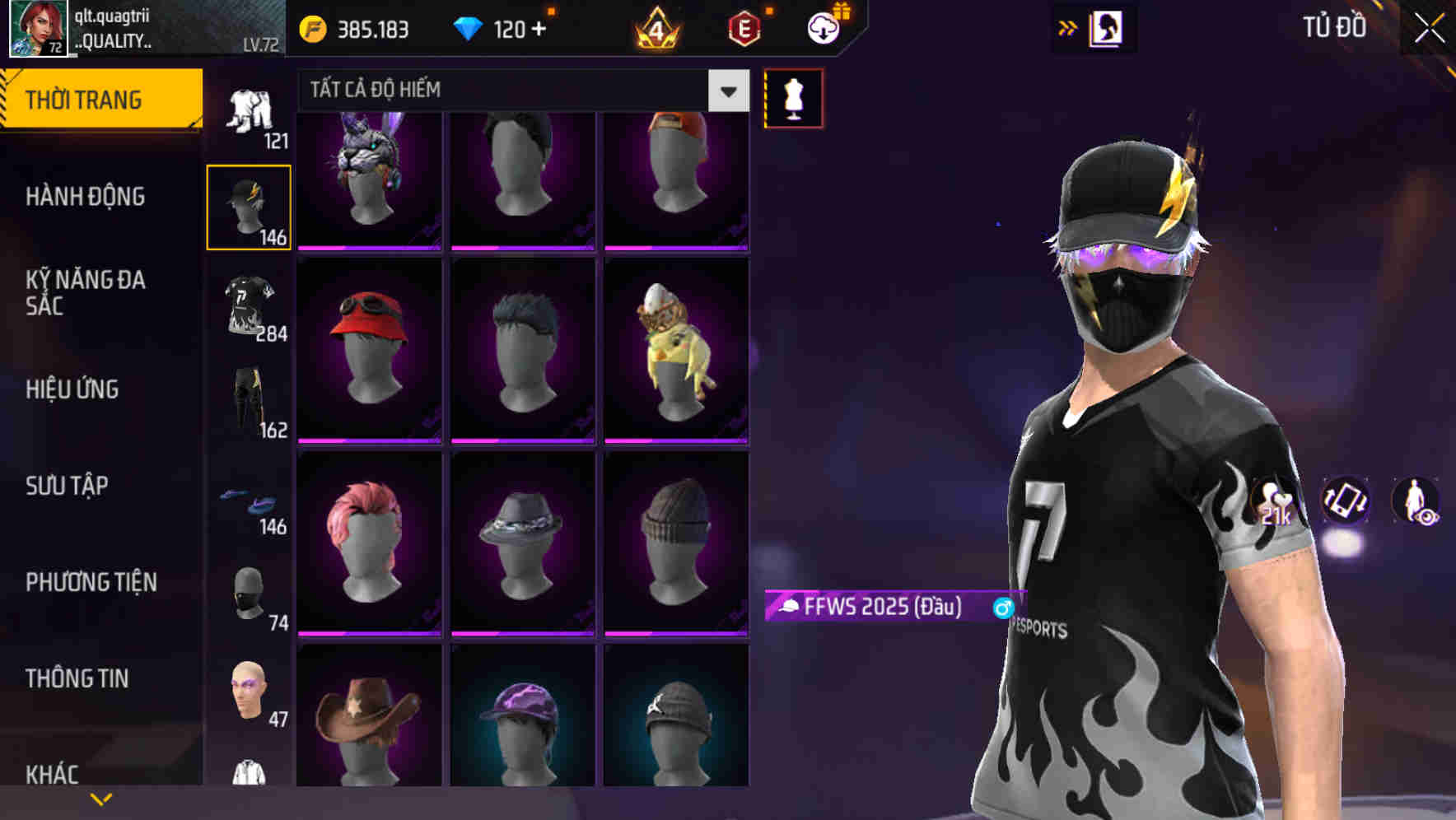The width and height of the screenshot is (1456, 820).
Task: Expand the chevron at the sidebar bottom
Action: click(101, 798)
